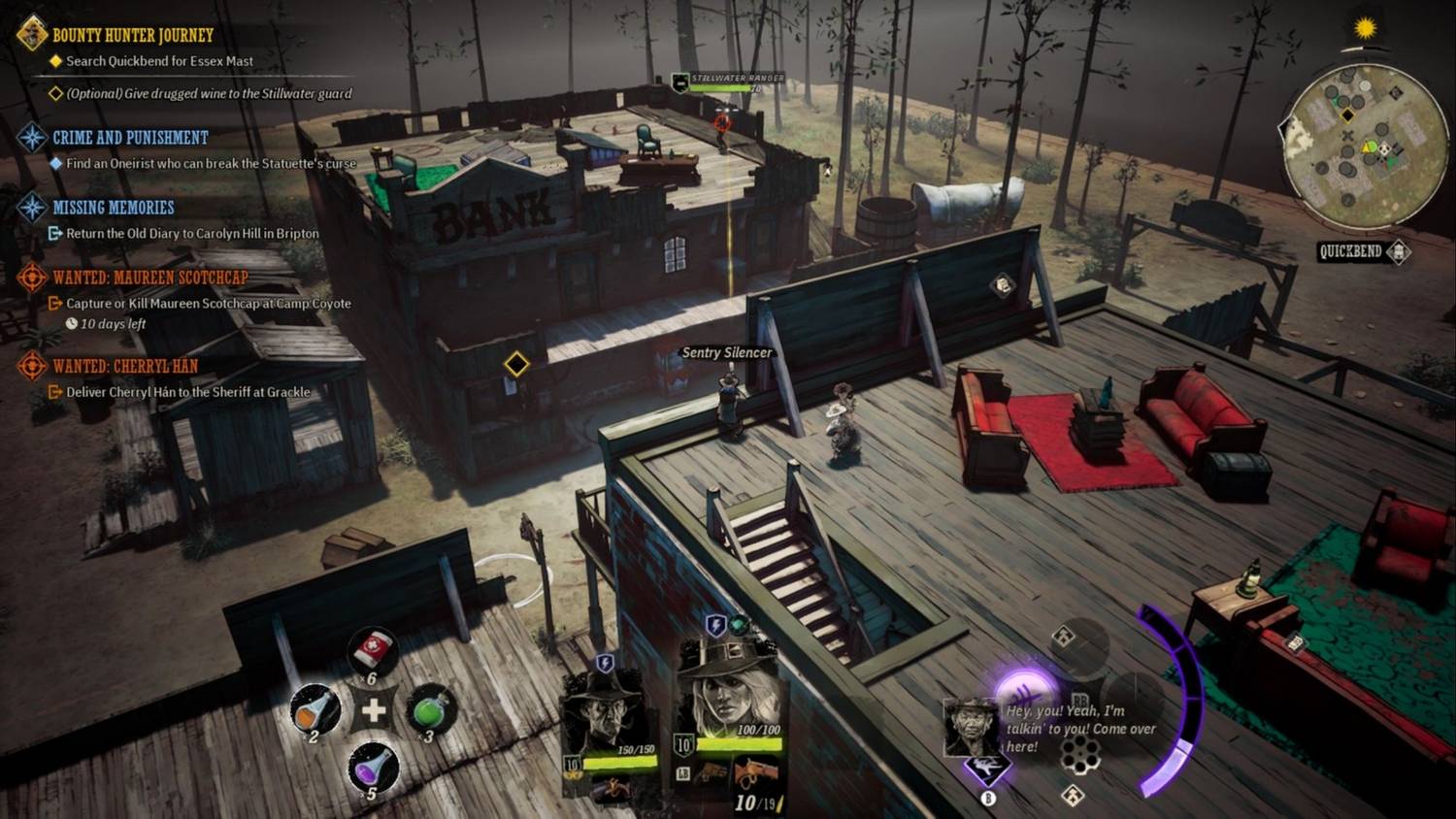The height and width of the screenshot is (819, 1456).
Task: Activate the purple diamond dodge ability
Action: pyautogui.click(x=987, y=768)
